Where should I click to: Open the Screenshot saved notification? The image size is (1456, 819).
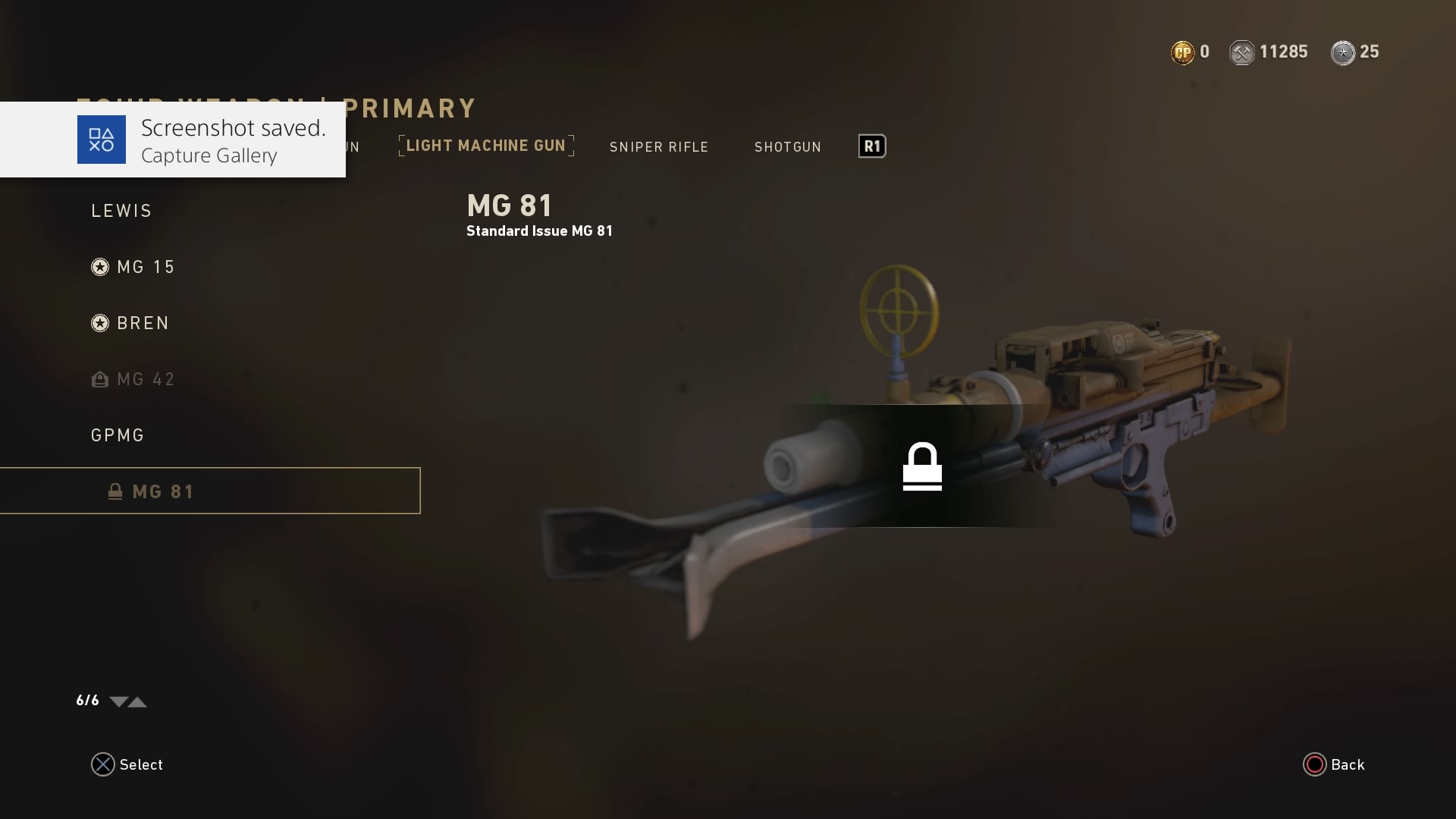coord(173,140)
